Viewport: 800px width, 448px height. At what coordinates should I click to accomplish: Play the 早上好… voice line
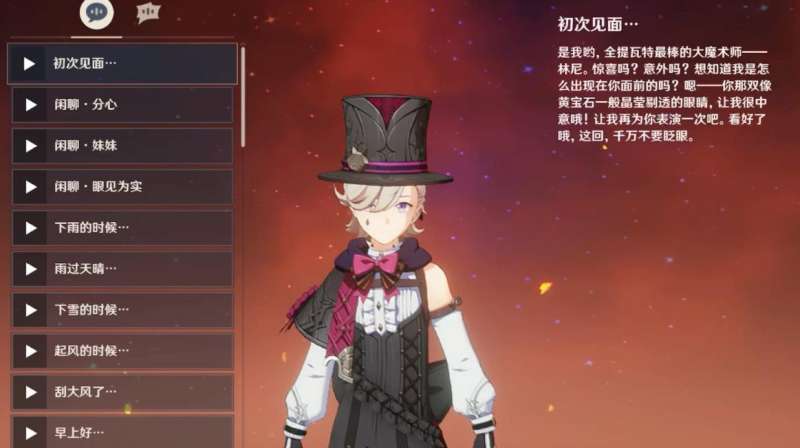pos(30,432)
